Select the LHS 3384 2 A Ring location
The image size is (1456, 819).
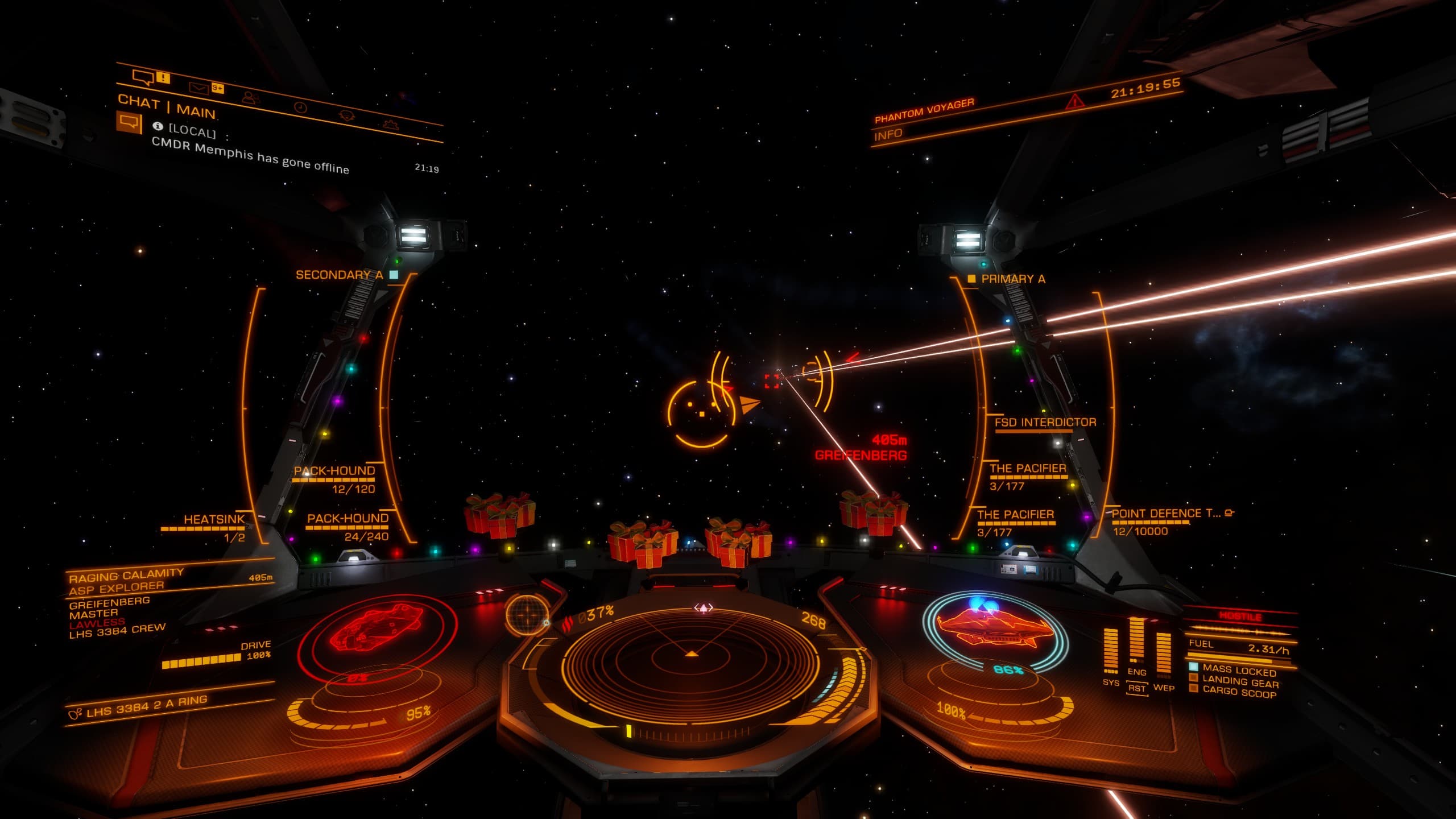[x=146, y=706]
